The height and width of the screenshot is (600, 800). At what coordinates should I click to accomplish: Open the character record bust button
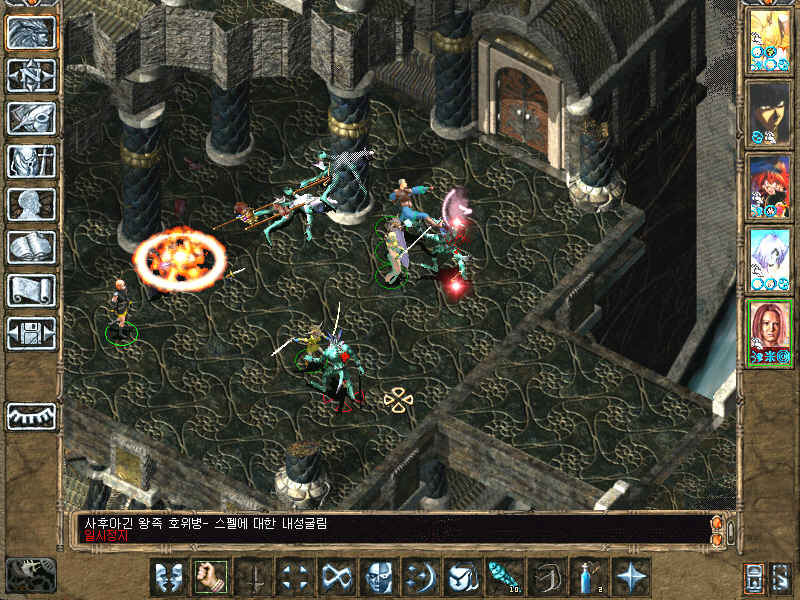coord(31,204)
